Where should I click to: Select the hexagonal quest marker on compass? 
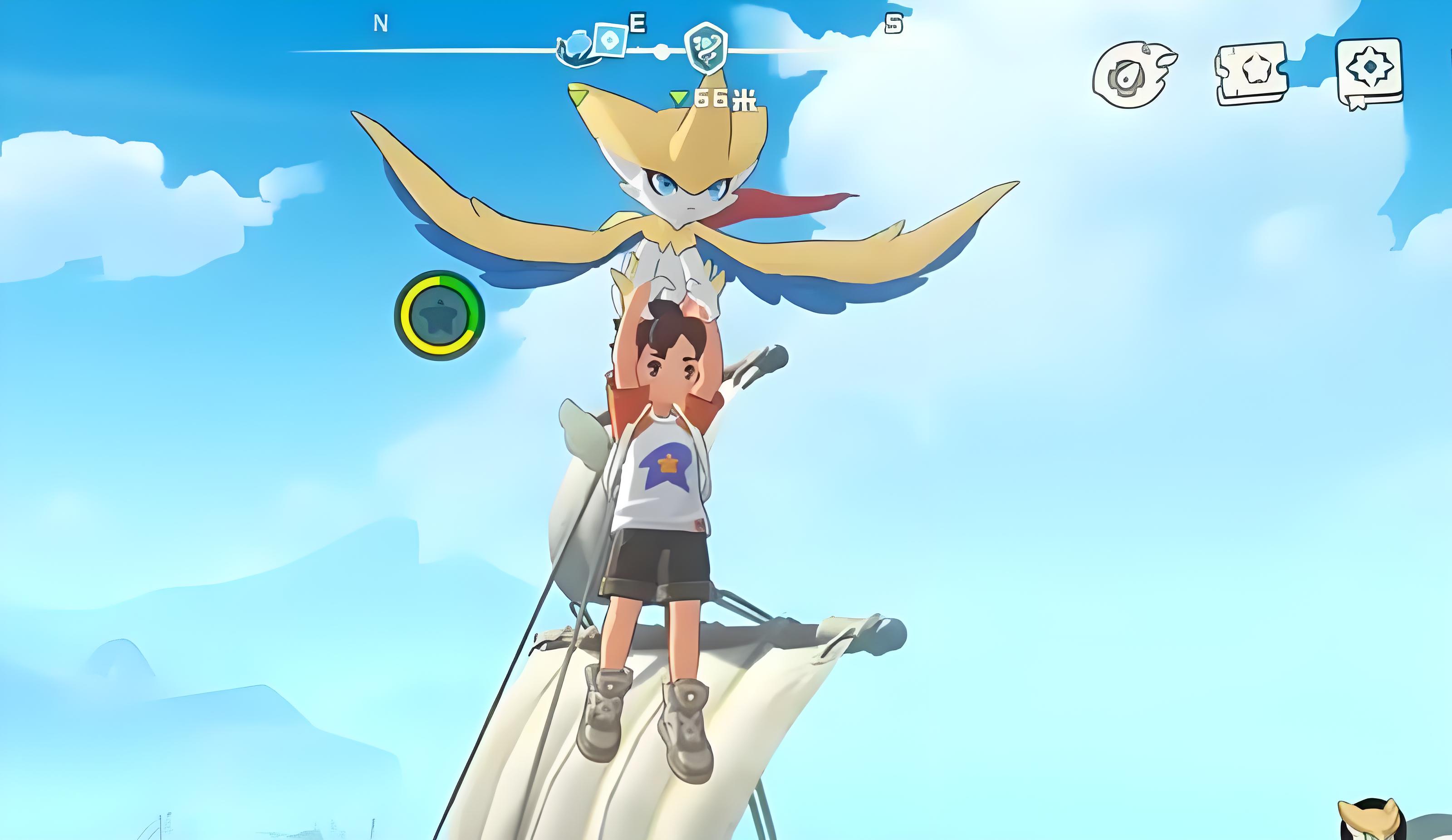[x=705, y=47]
